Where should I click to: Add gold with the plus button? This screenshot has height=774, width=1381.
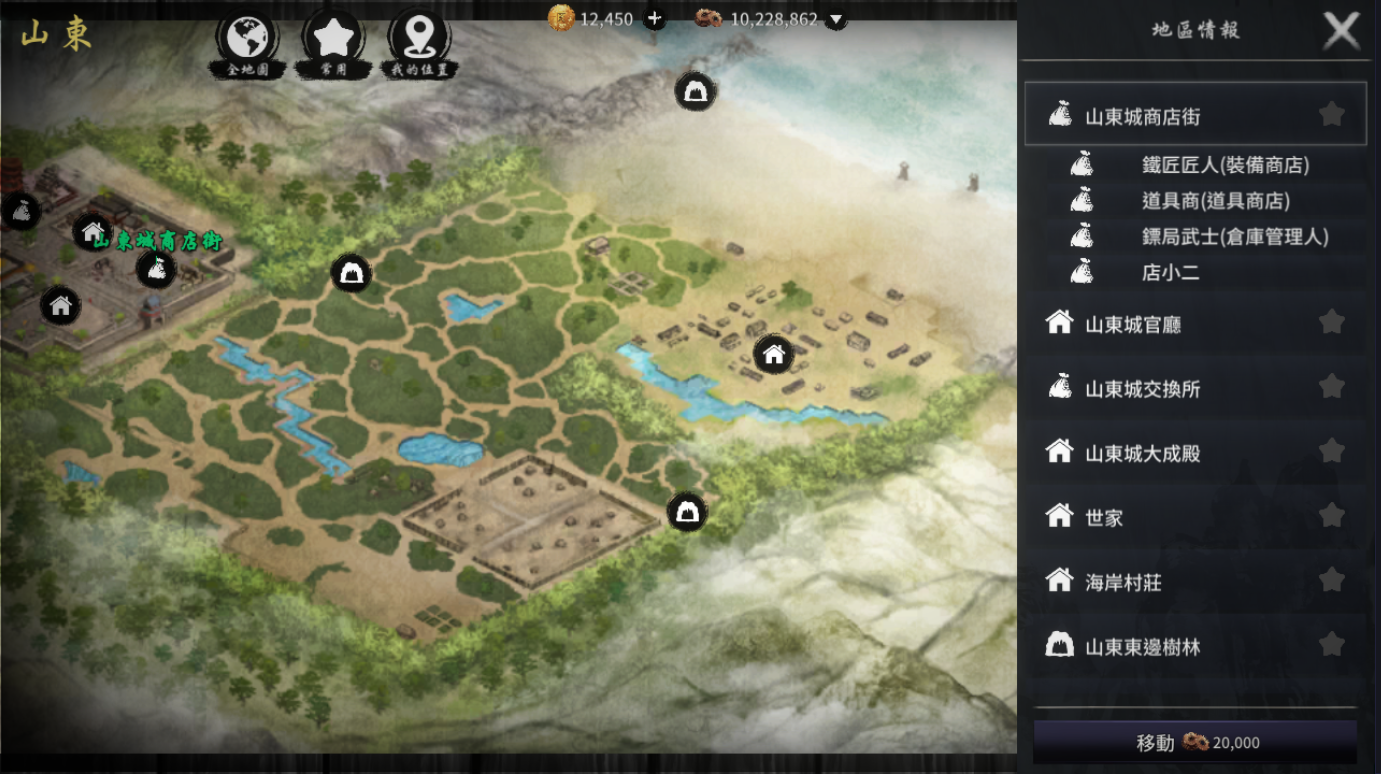coord(654,18)
